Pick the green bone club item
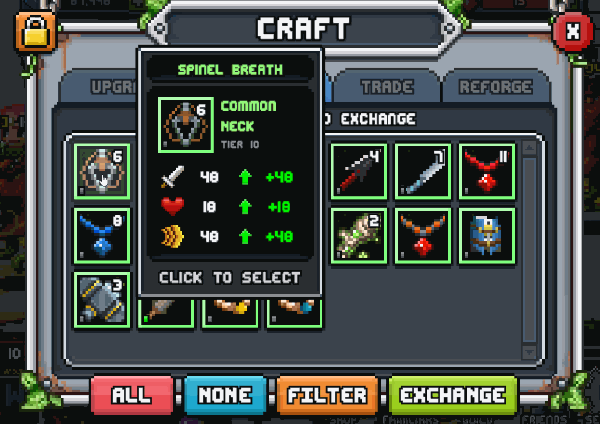 [359, 235]
